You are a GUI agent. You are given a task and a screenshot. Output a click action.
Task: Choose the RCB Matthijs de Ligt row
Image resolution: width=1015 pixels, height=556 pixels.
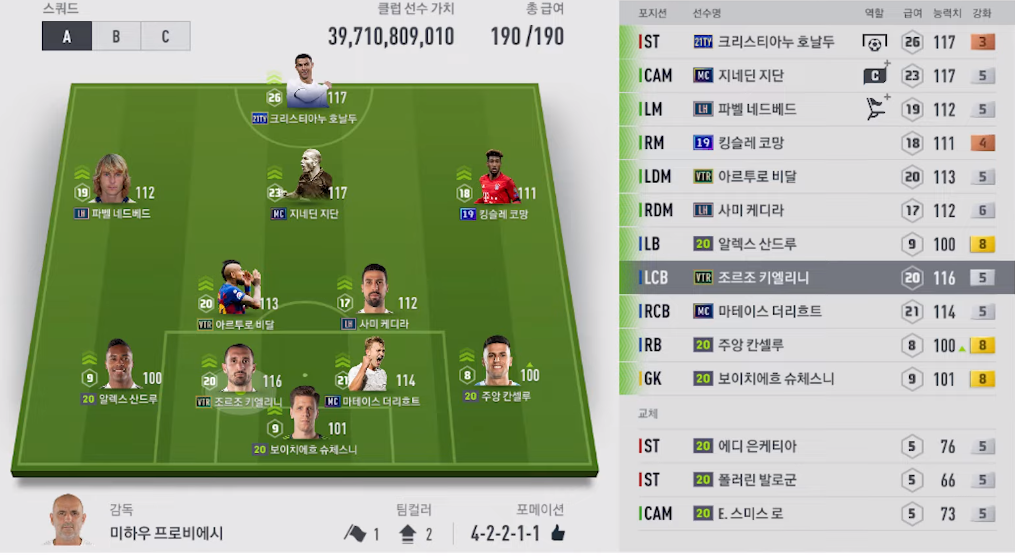click(x=815, y=311)
